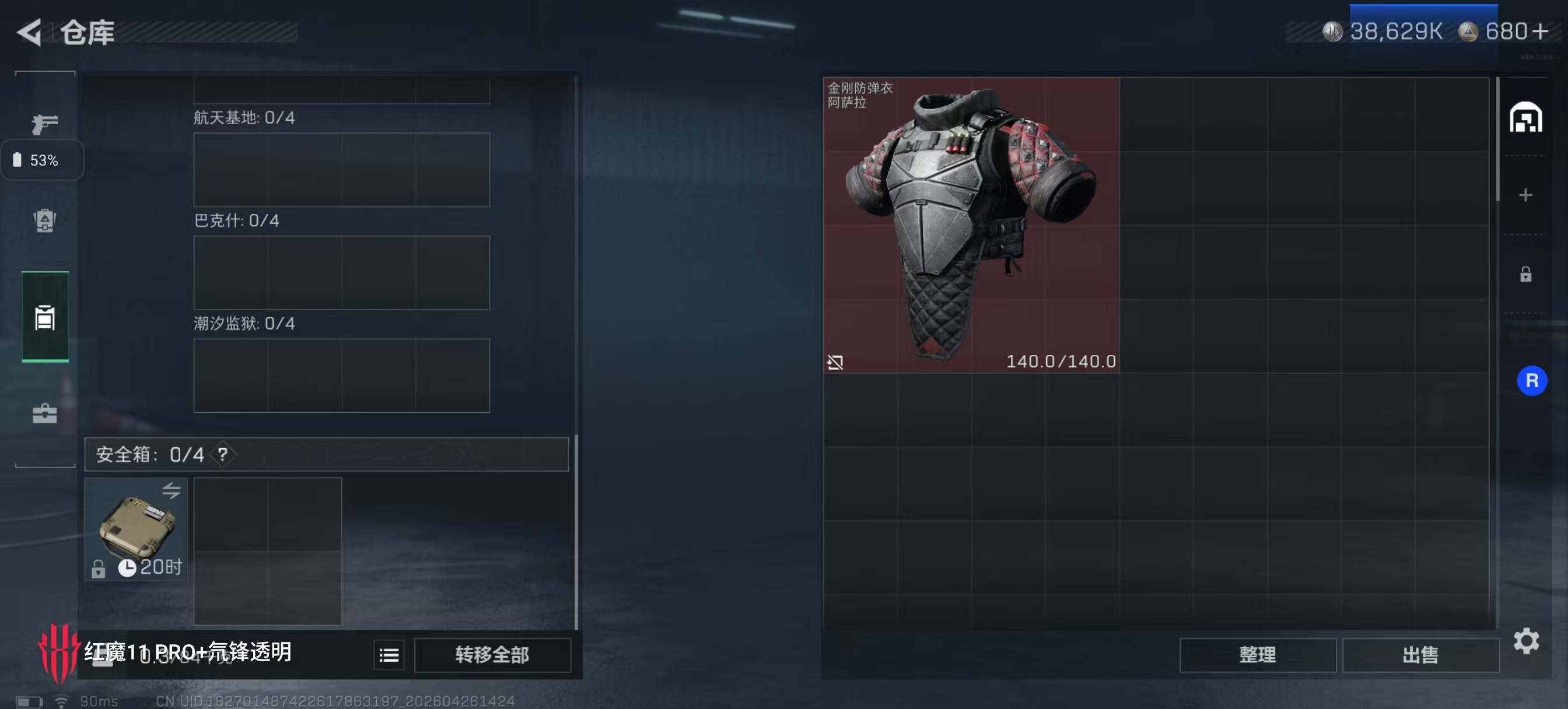
Task: Select the tan safe box slot
Action: tap(136, 528)
